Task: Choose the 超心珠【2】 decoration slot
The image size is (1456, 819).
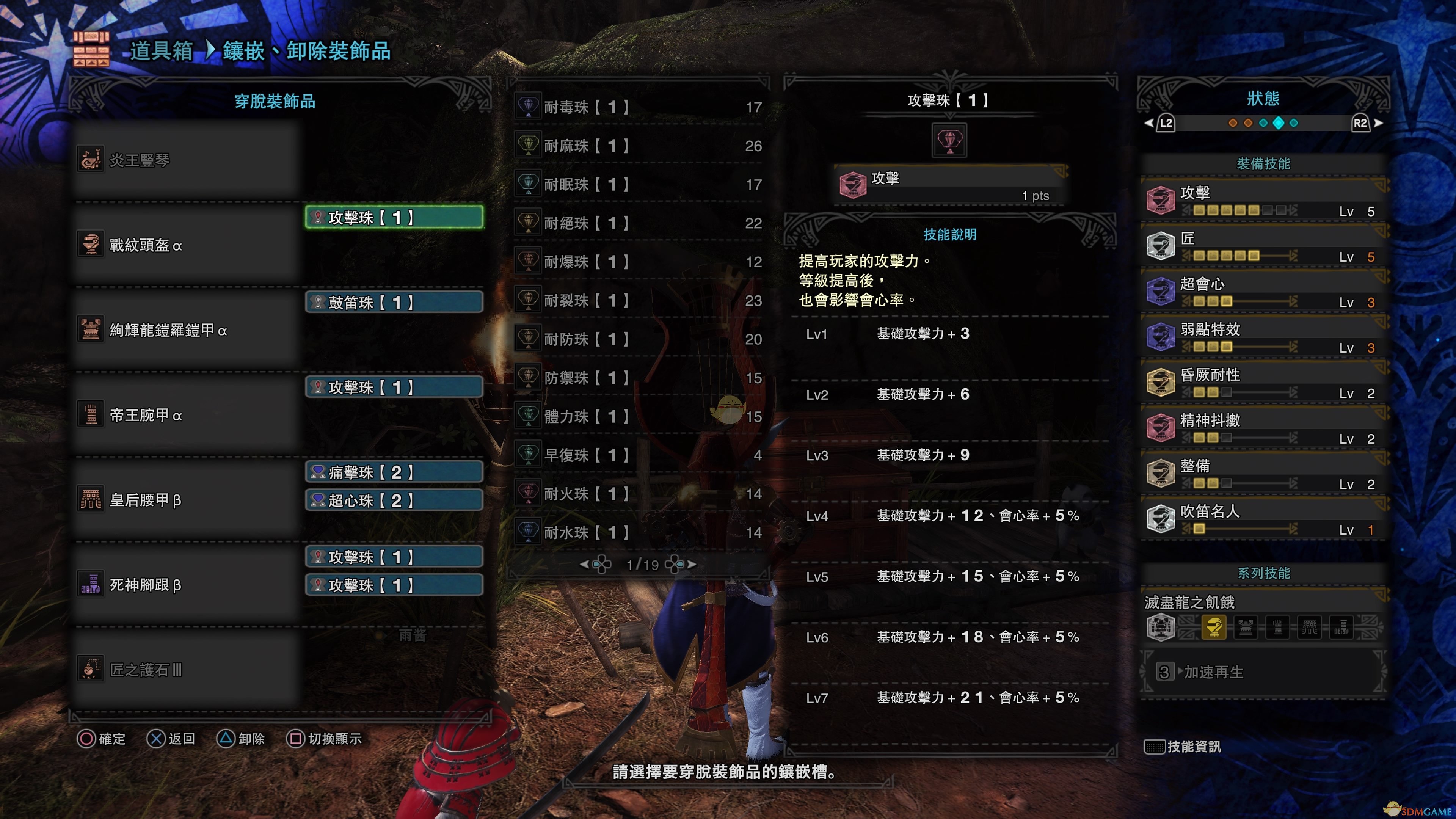Action: click(394, 500)
